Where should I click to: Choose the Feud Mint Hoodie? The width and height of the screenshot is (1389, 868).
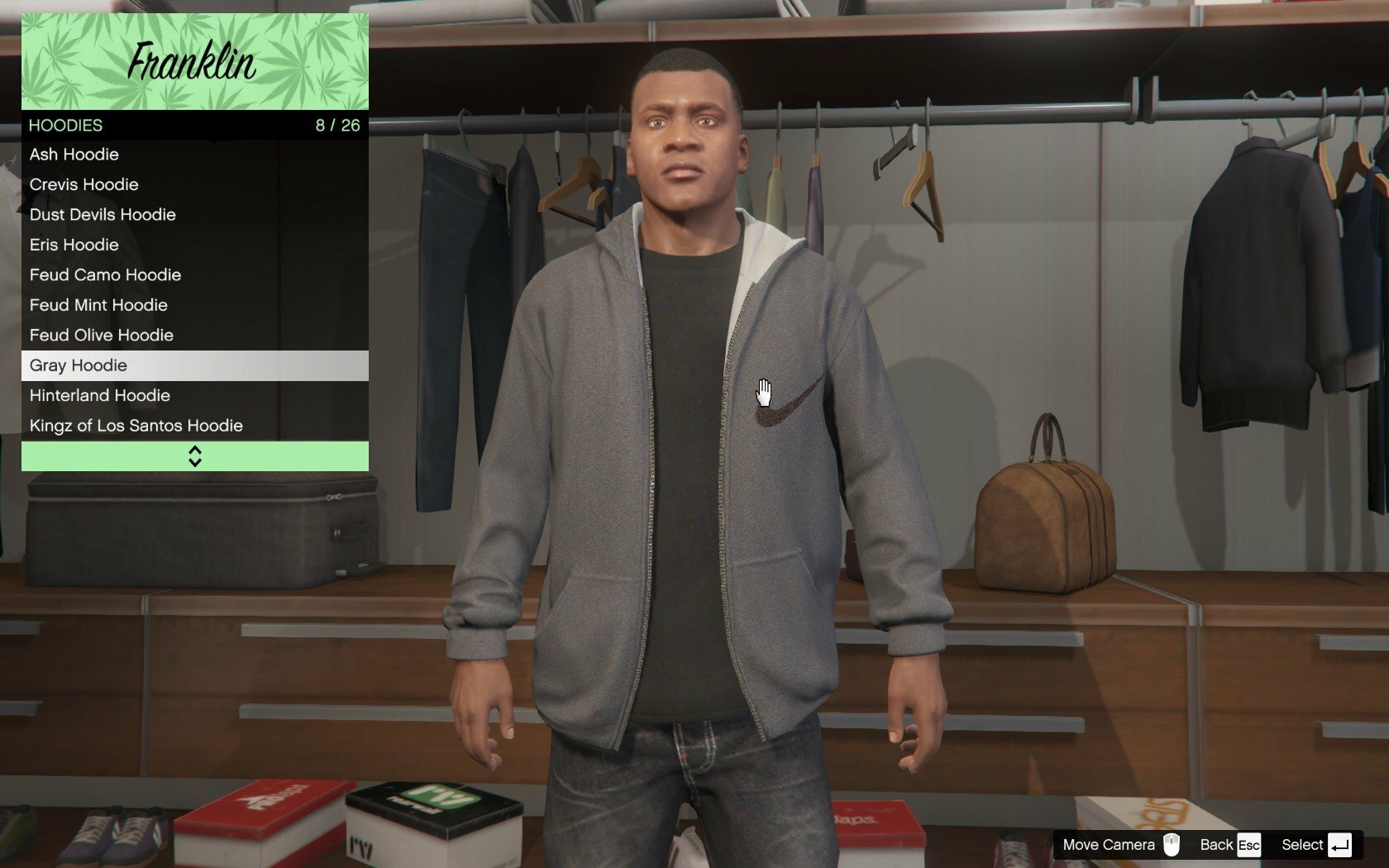[x=194, y=305]
